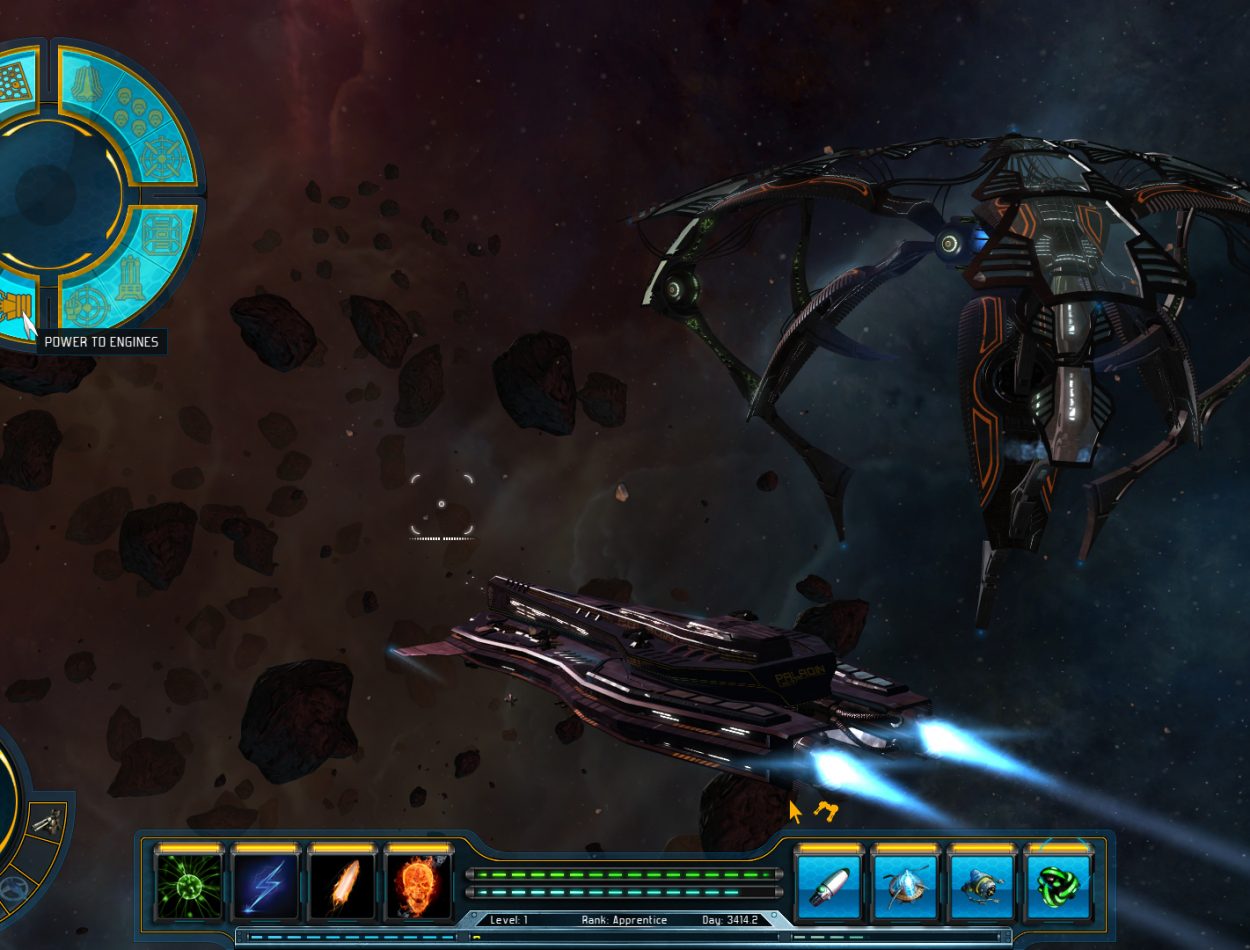The image size is (1250, 950).
Task: Click the faded blue emblem slot
Action: pyautogui.click(x=12, y=887)
